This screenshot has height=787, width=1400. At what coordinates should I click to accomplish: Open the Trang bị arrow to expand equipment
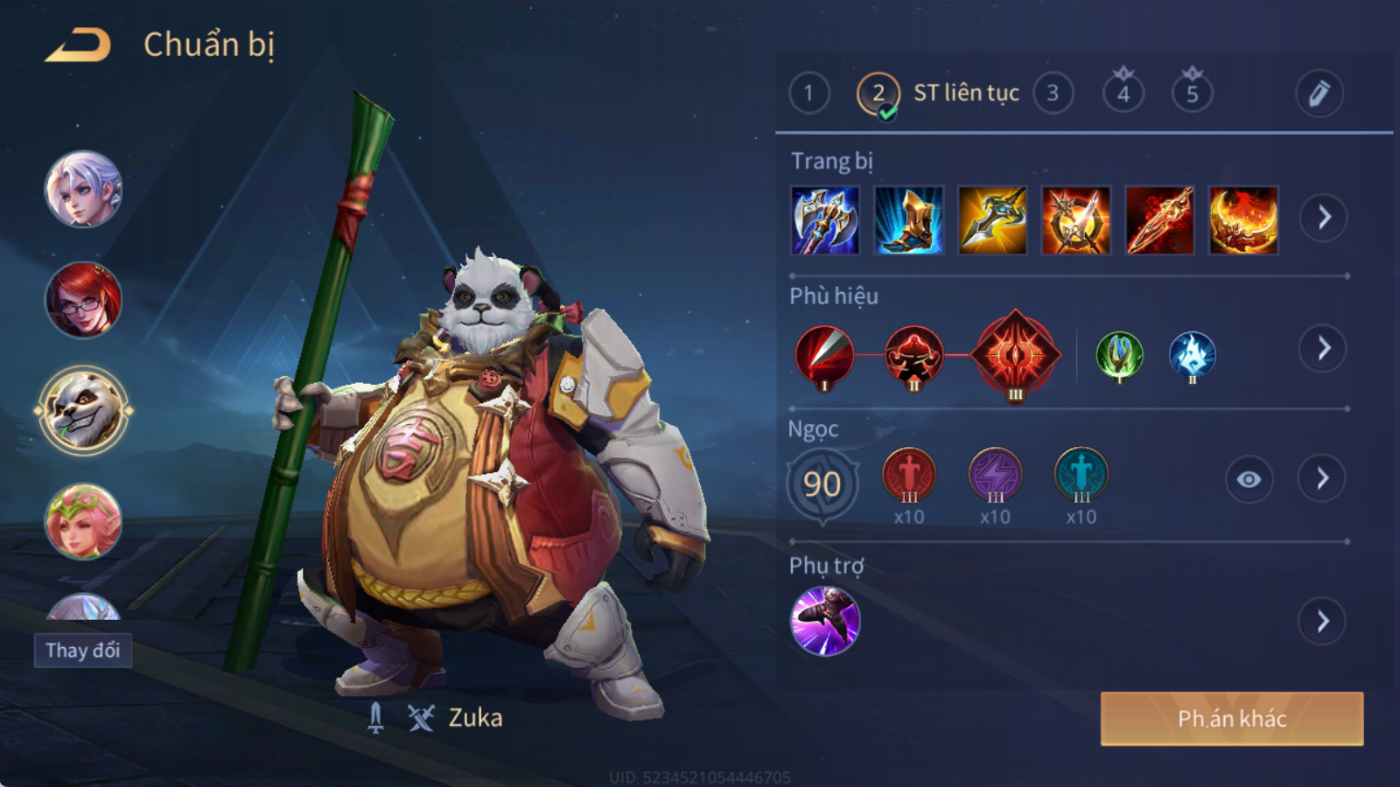pyautogui.click(x=1323, y=217)
